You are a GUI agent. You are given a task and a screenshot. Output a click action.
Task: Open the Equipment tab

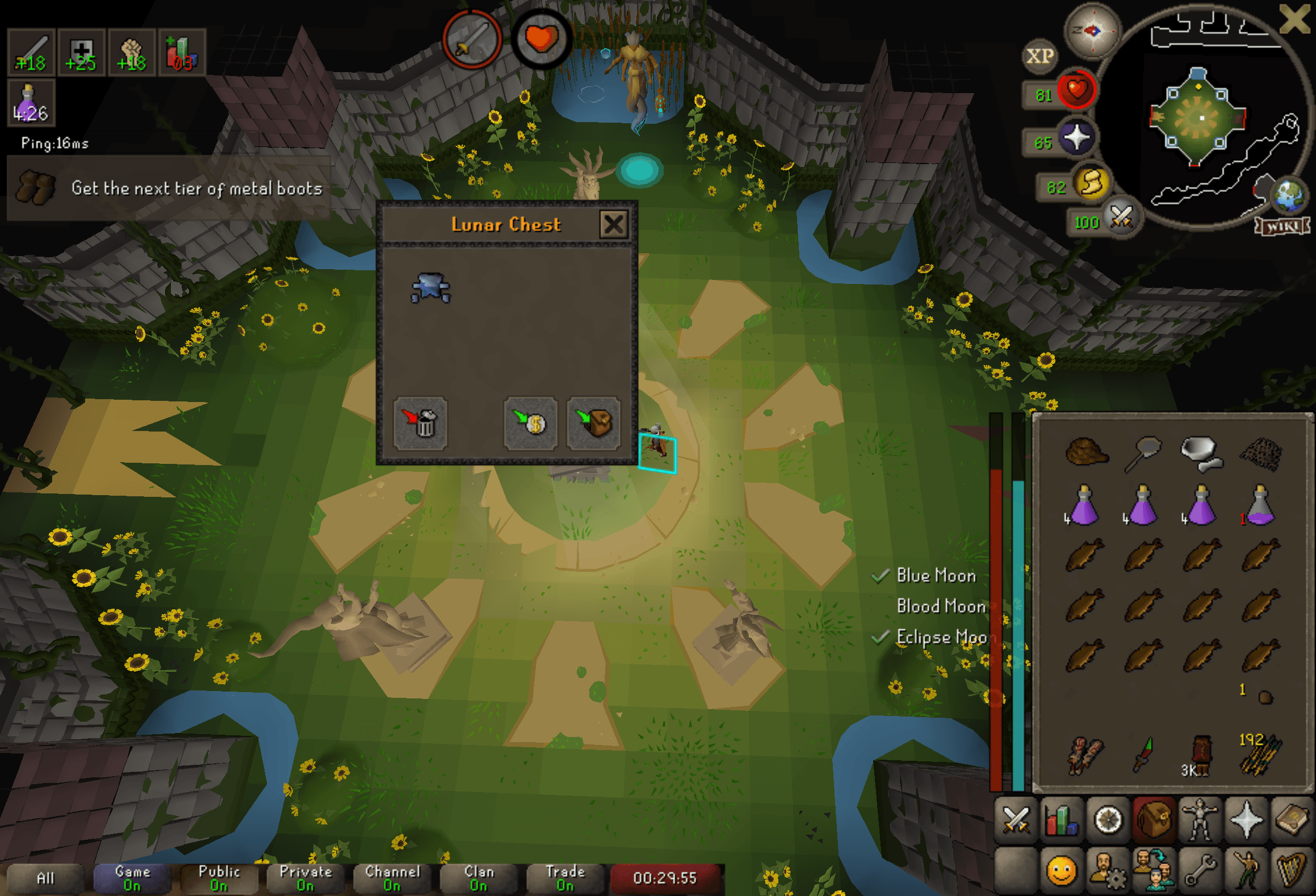(x=1199, y=818)
